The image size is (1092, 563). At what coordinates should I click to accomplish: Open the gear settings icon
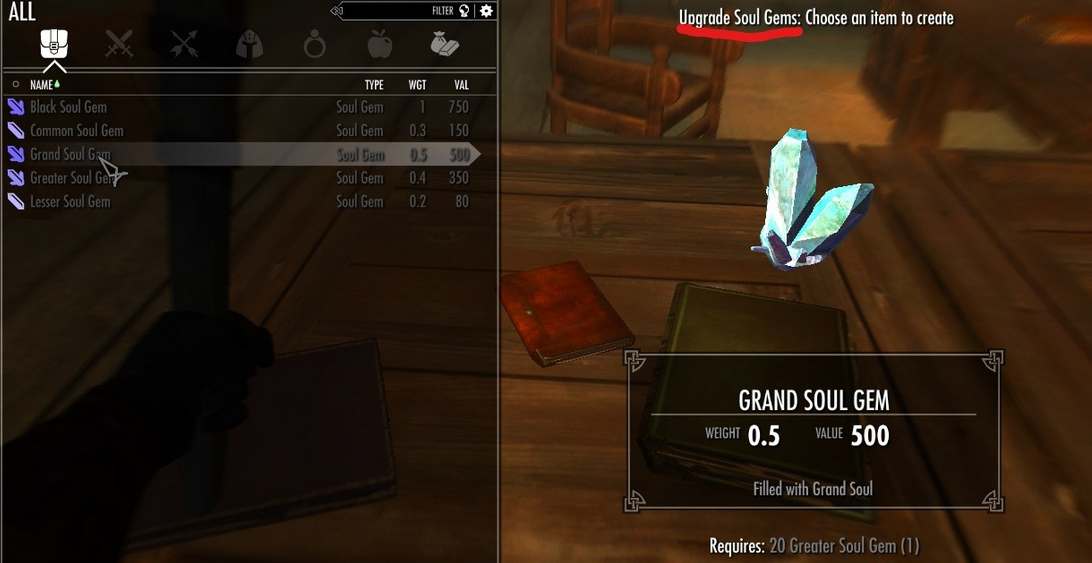[x=487, y=11]
